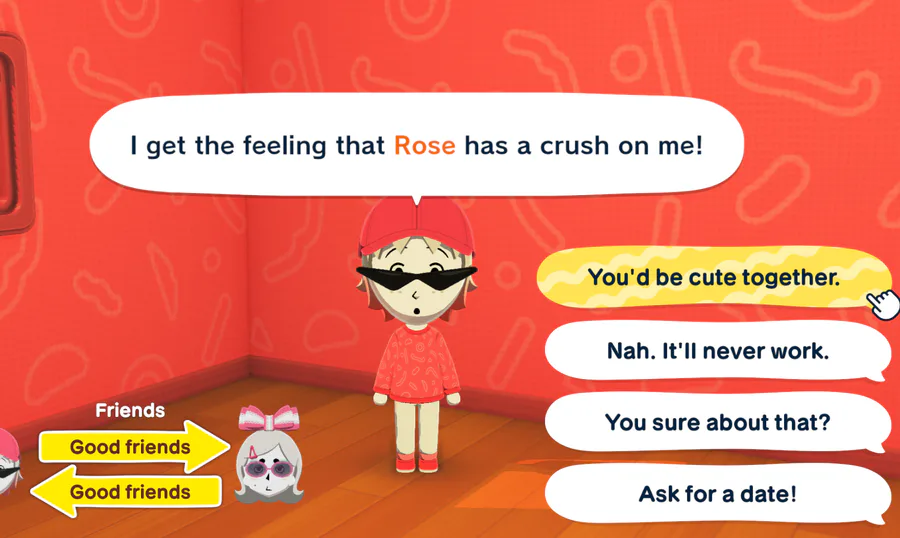Select the "Nah. It'll never work." response
The width and height of the screenshot is (900, 538).
click(717, 351)
